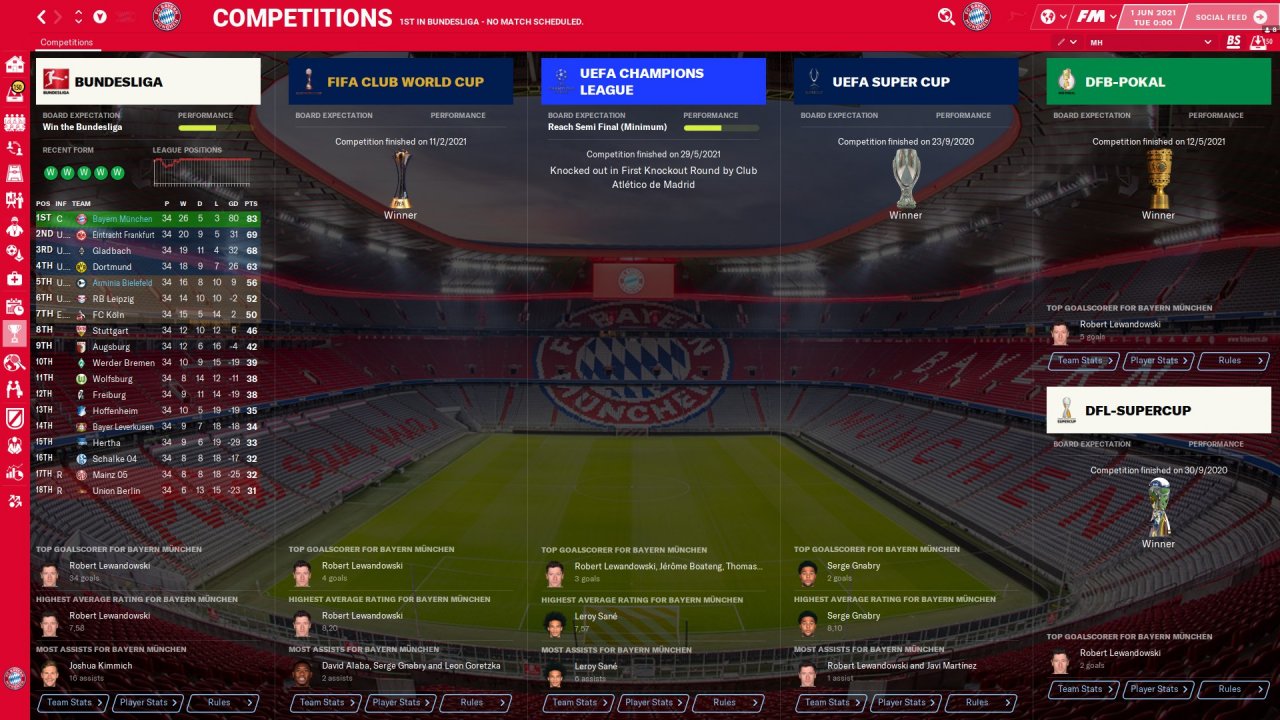This screenshot has height=720, width=1280.
Task: Open the UEFA Super Cup header
Action: pyautogui.click(x=906, y=81)
